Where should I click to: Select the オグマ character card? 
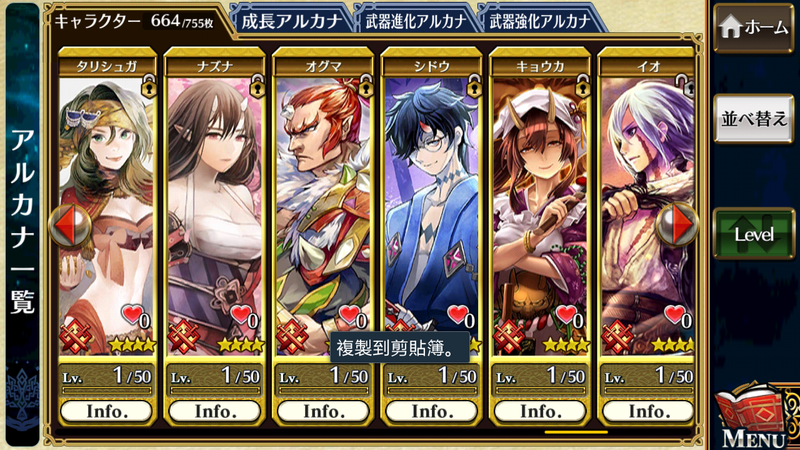pyautogui.click(x=323, y=200)
